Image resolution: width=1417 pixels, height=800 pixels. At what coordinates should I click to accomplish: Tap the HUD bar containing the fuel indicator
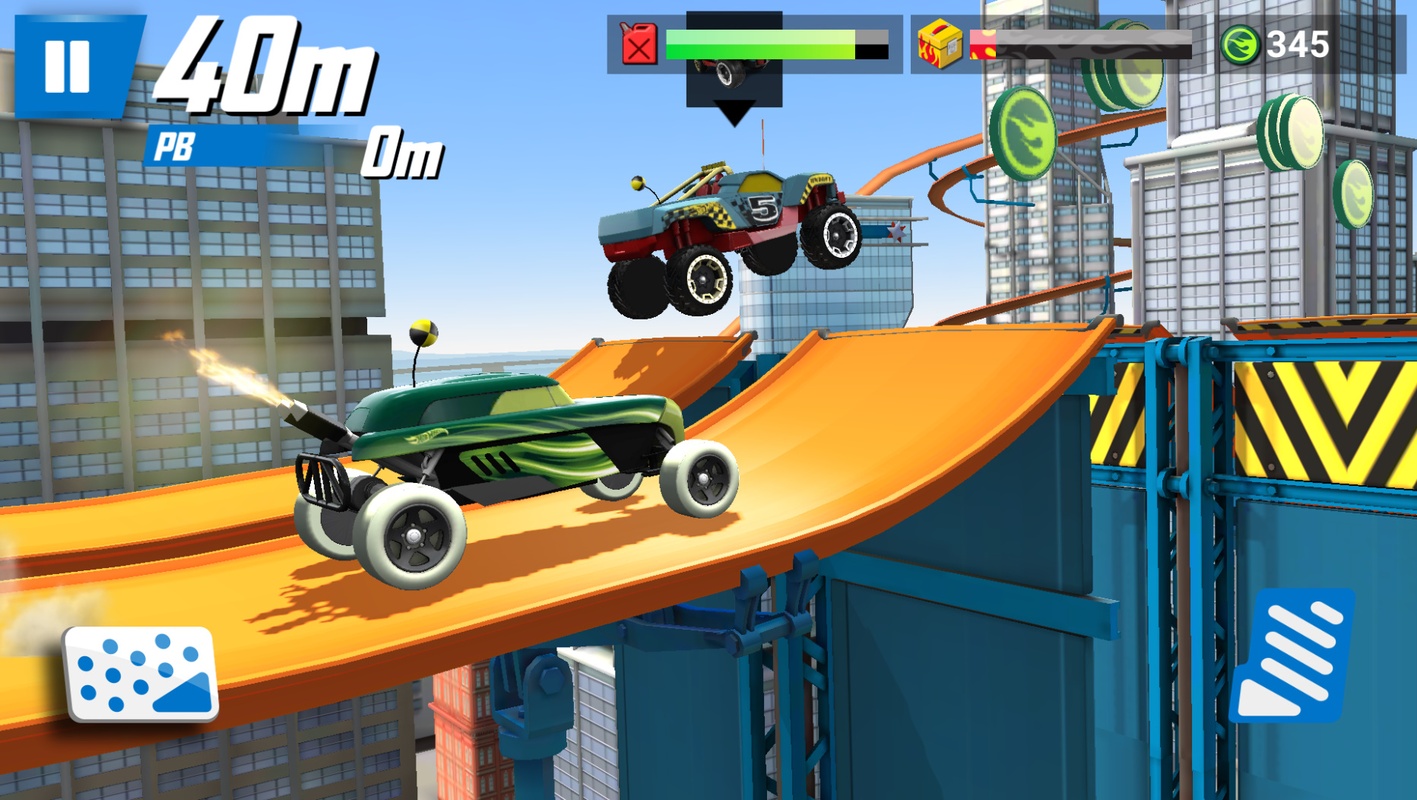click(750, 45)
